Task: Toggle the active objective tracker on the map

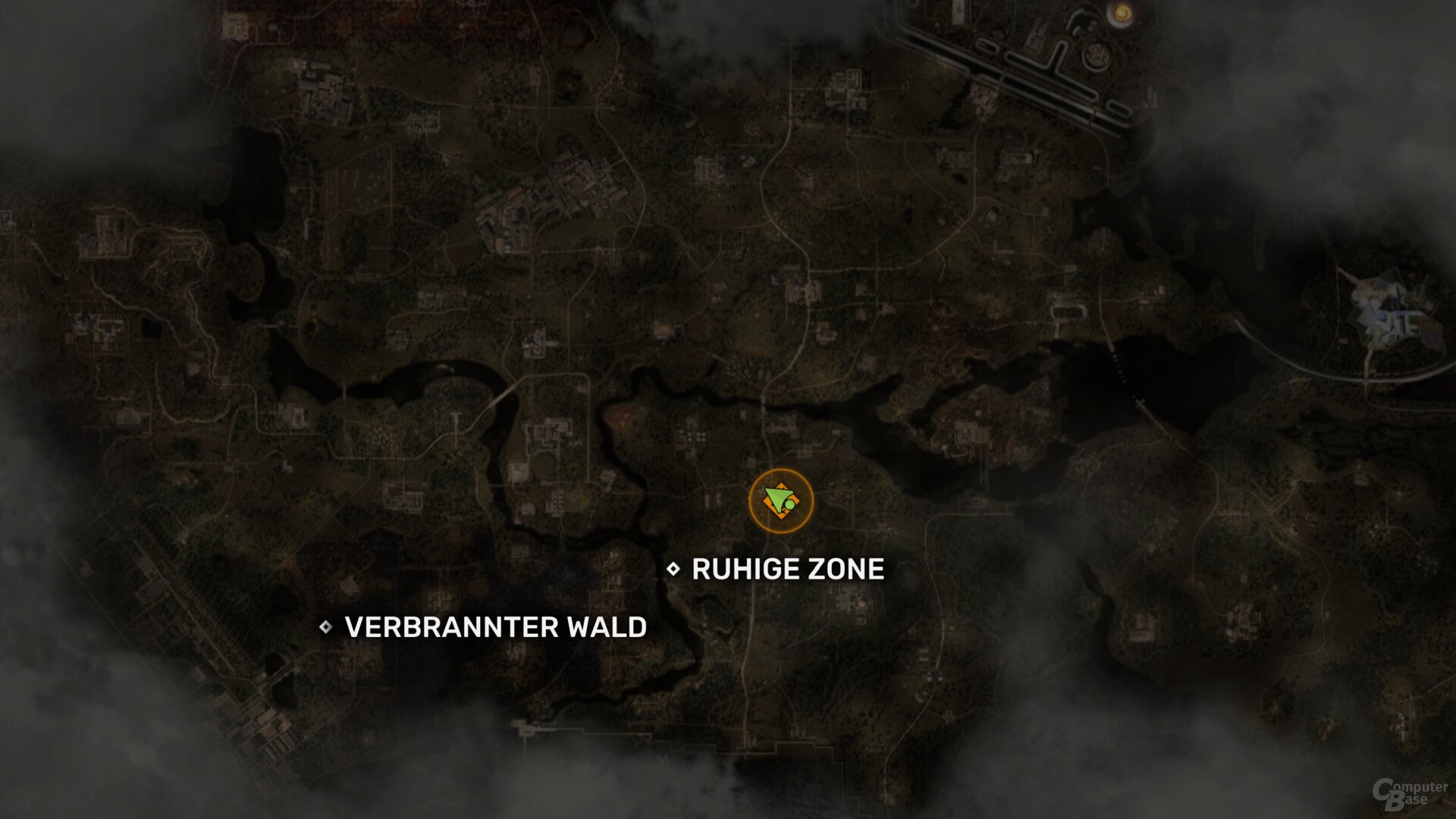Action: (x=781, y=499)
